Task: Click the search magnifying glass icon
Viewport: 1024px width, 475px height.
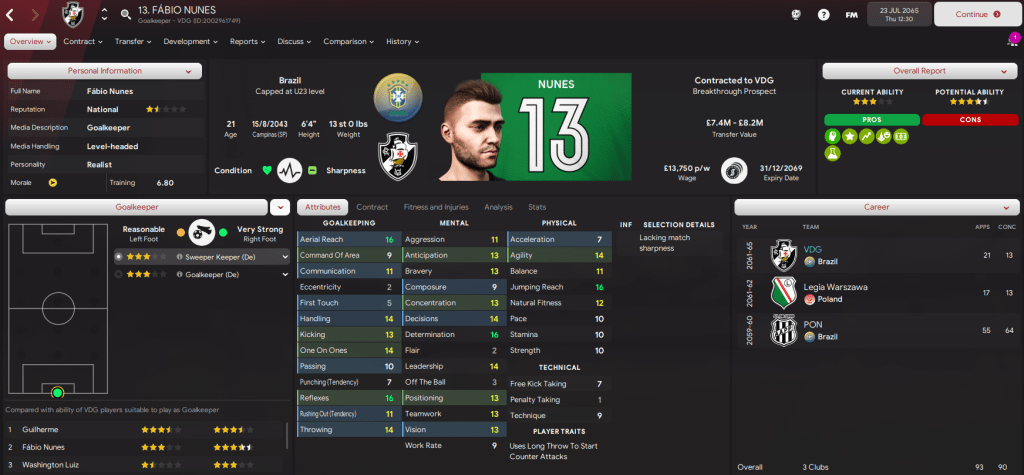Action: point(125,15)
